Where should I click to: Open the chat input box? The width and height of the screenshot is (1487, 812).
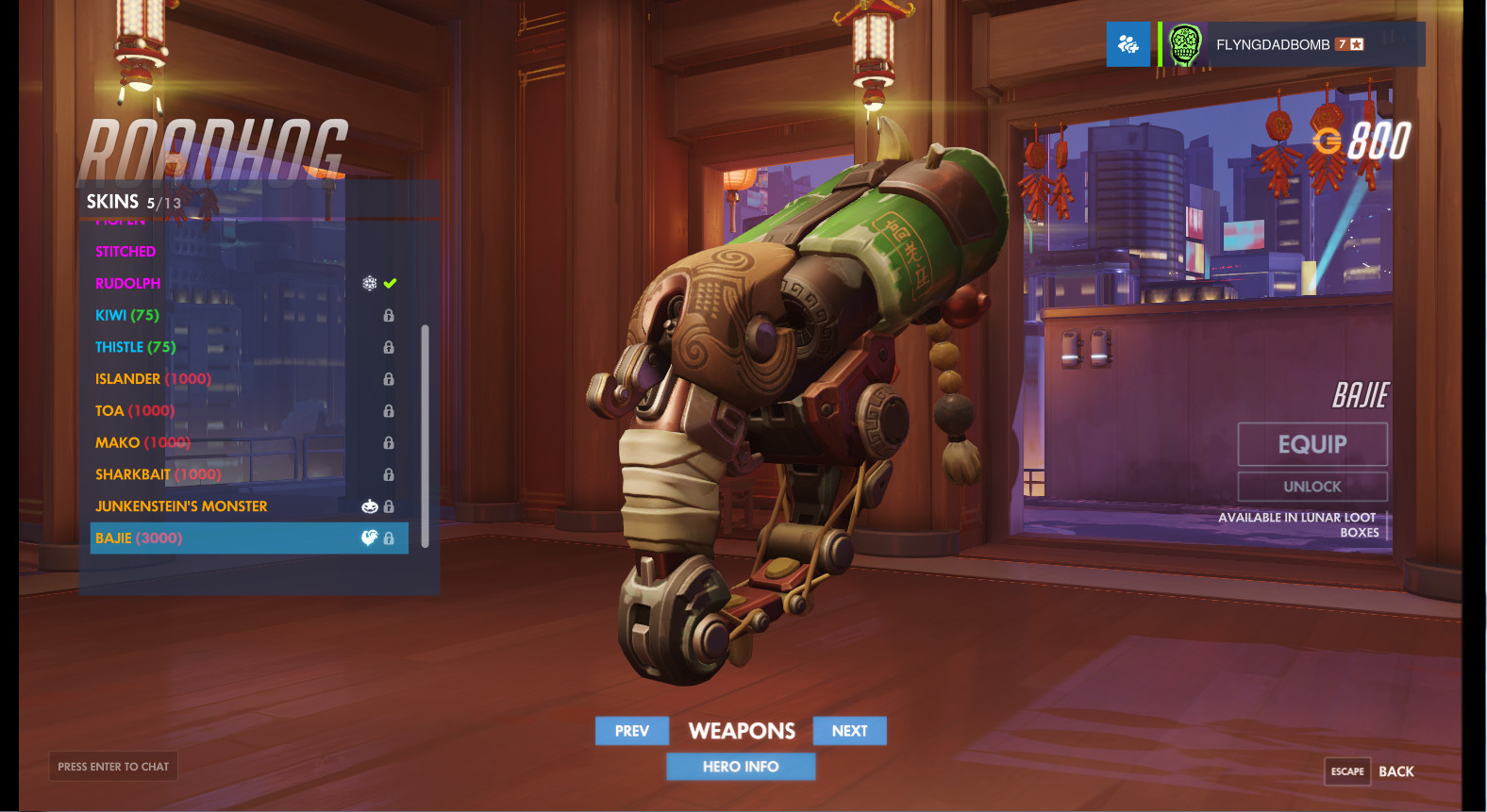[113, 767]
